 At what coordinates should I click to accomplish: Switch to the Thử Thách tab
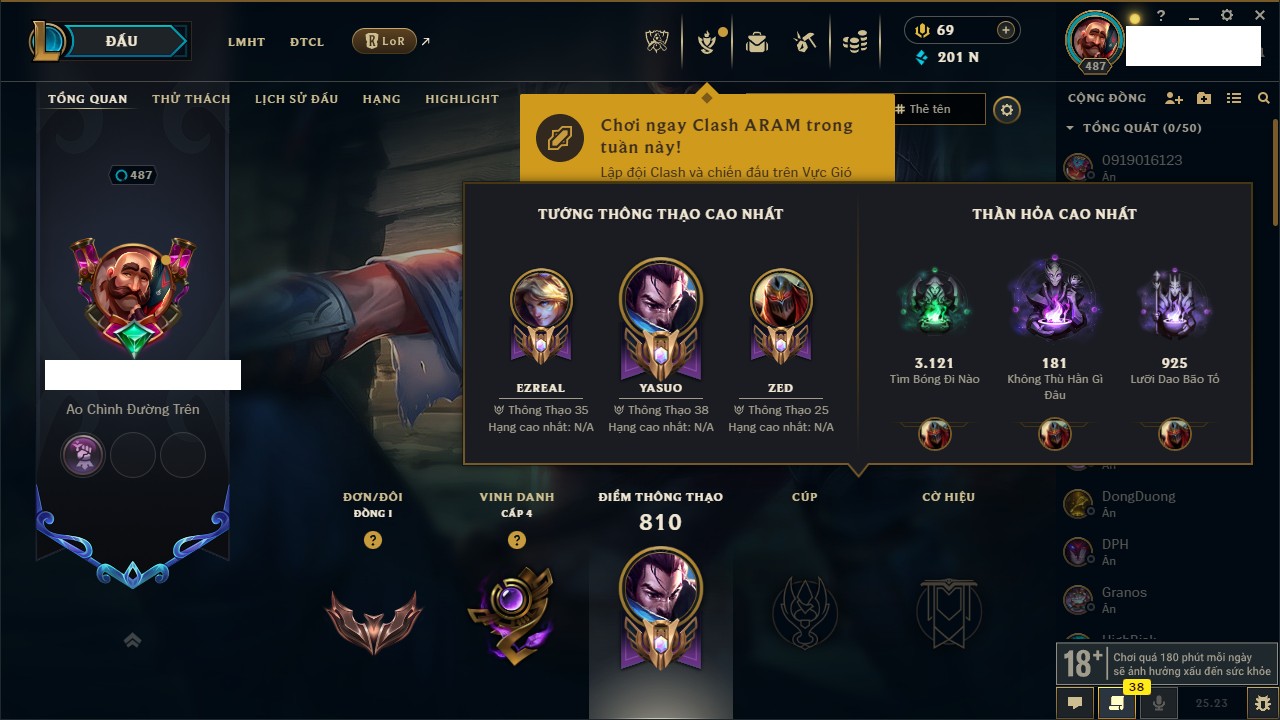click(191, 99)
